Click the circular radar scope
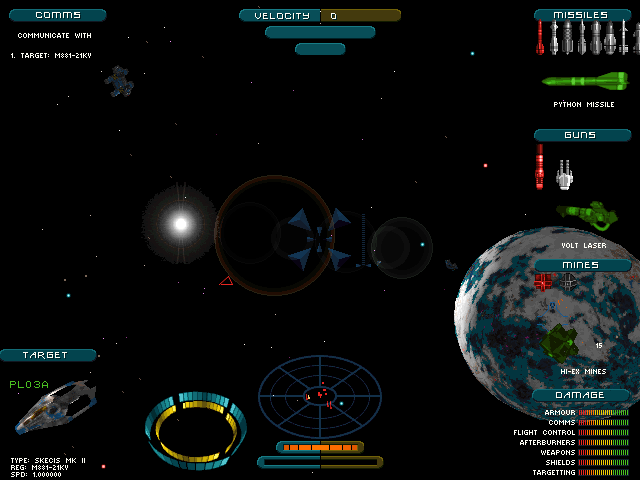 pyautogui.click(x=320, y=396)
